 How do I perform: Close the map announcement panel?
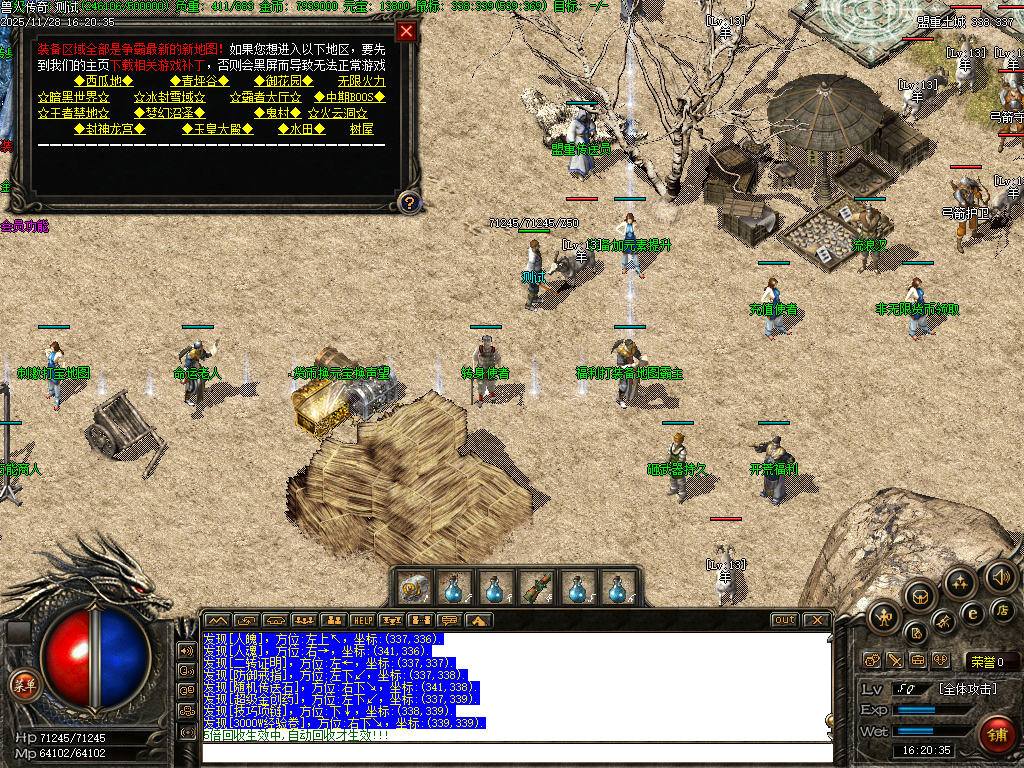coord(406,31)
